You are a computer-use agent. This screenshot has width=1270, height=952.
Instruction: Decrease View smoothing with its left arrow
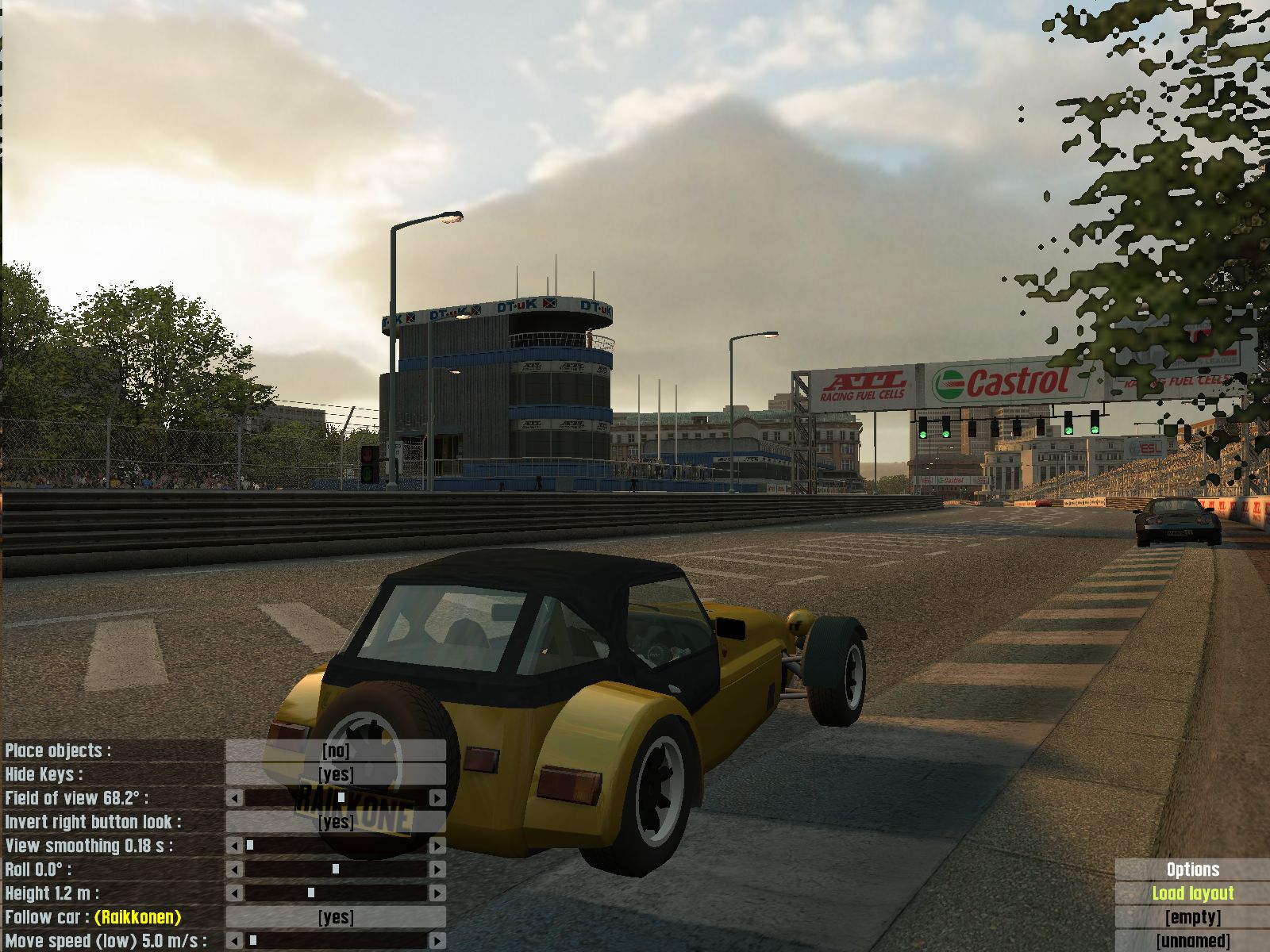(x=235, y=846)
